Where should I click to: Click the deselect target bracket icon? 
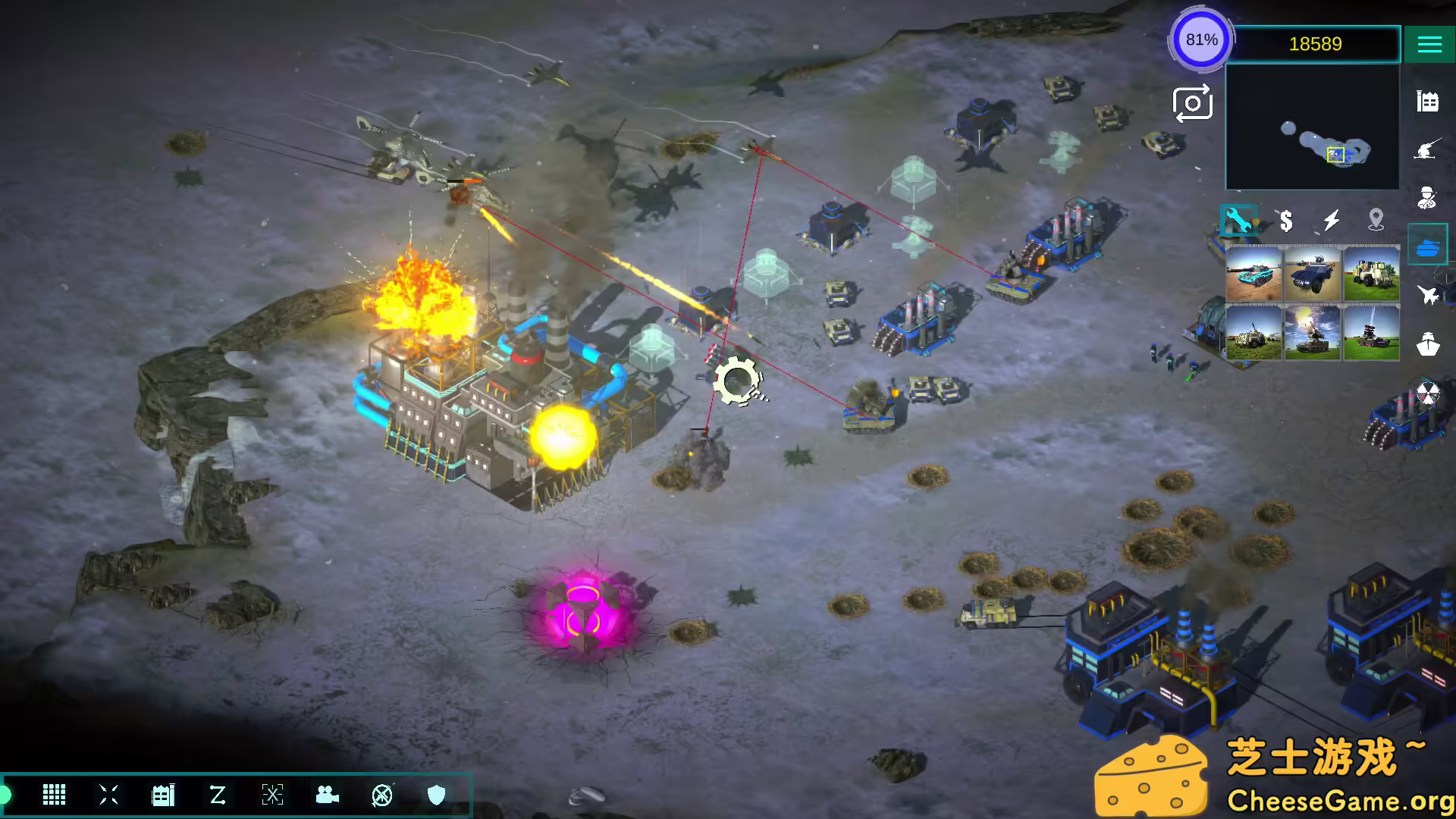[271, 796]
